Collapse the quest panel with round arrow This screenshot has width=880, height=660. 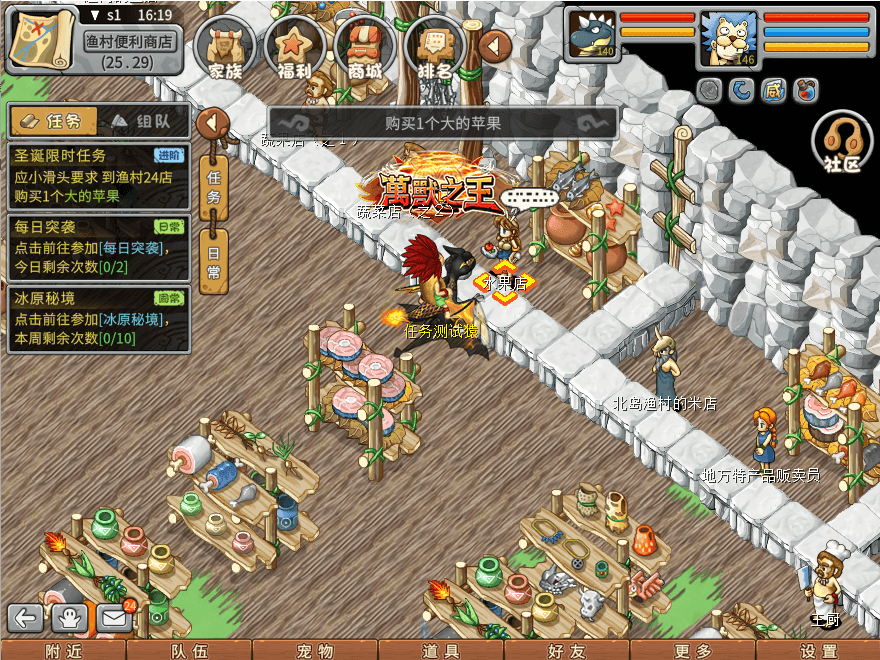(x=212, y=124)
